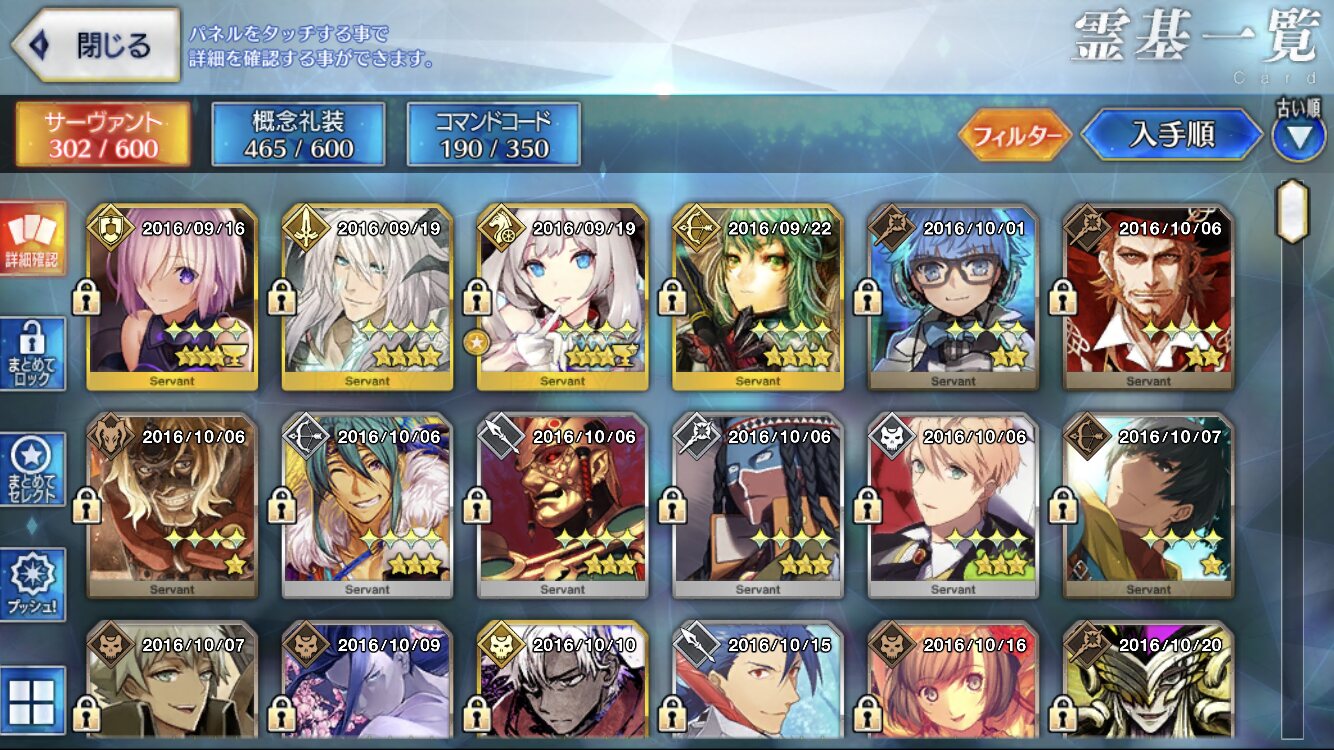Select the red-coated bearded caster card

coord(1148,297)
